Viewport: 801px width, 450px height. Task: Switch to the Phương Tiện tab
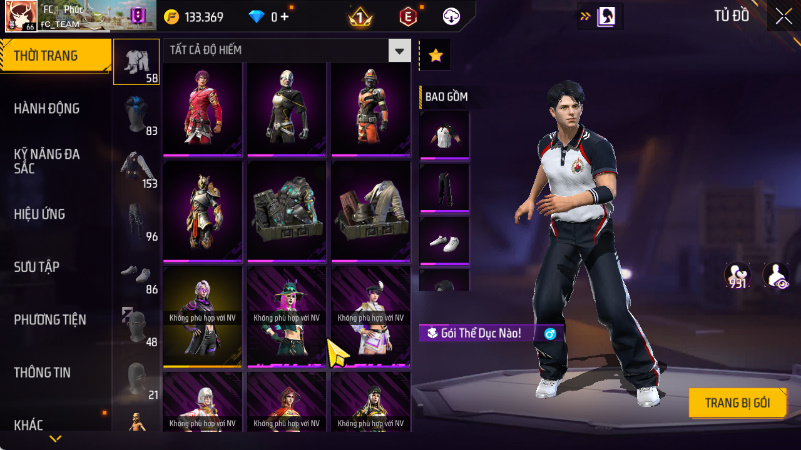tap(50, 319)
